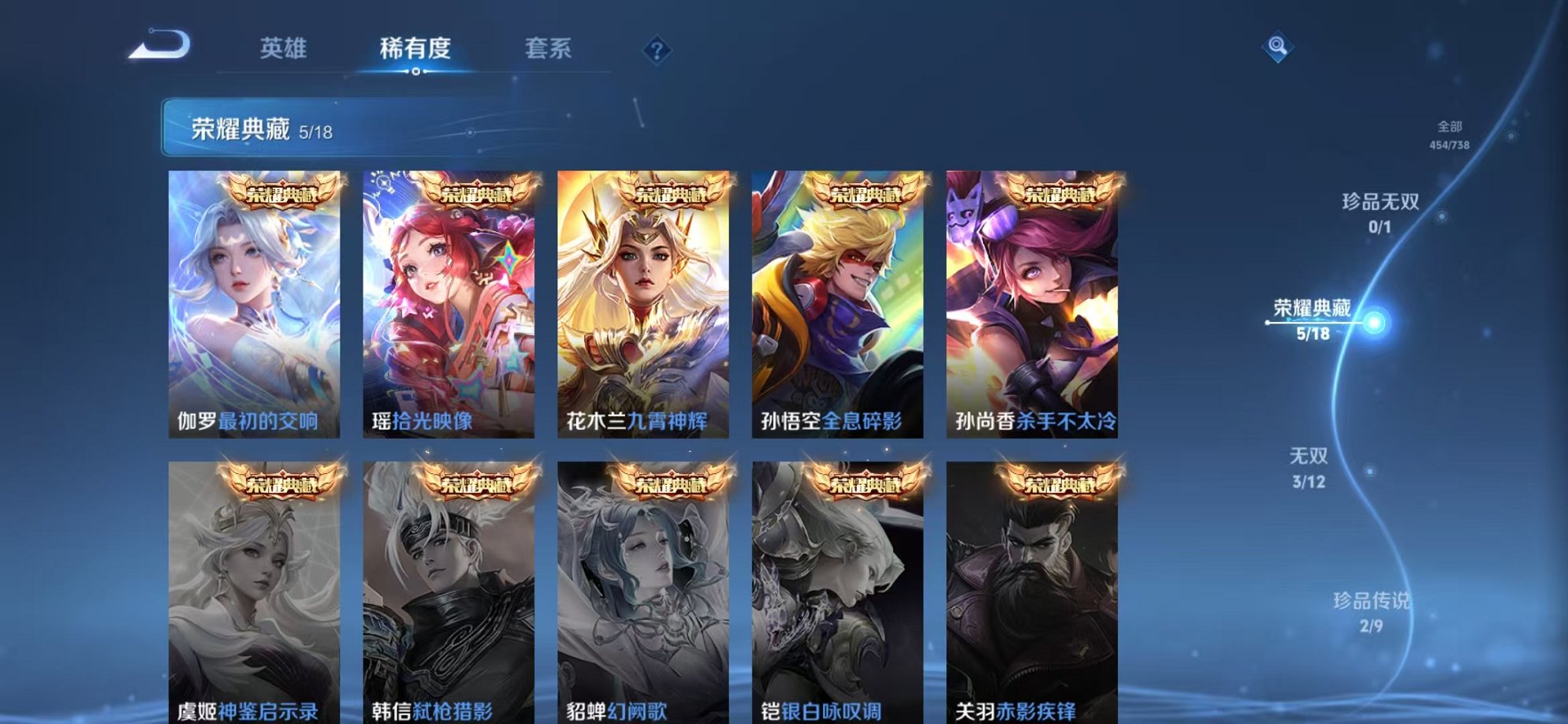The width and height of the screenshot is (1568, 724).
Task: Switch to the 英雄 tab
Action: click(x=284, y=47)
